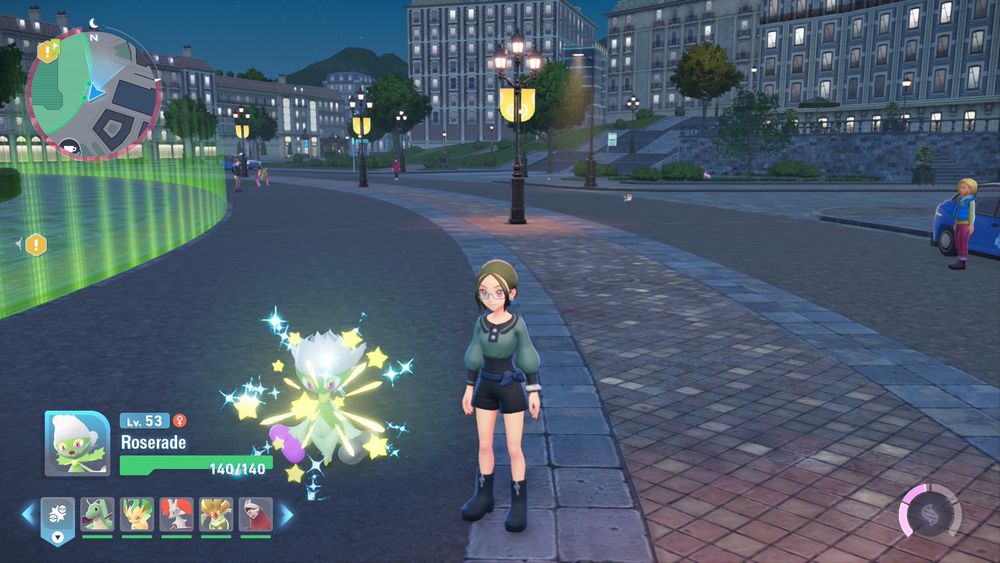The image size is (1000, 563).
Task: Click the off-screen yellow exclamation objective marker
Action: pyautogui.click(x=36, y=244)
